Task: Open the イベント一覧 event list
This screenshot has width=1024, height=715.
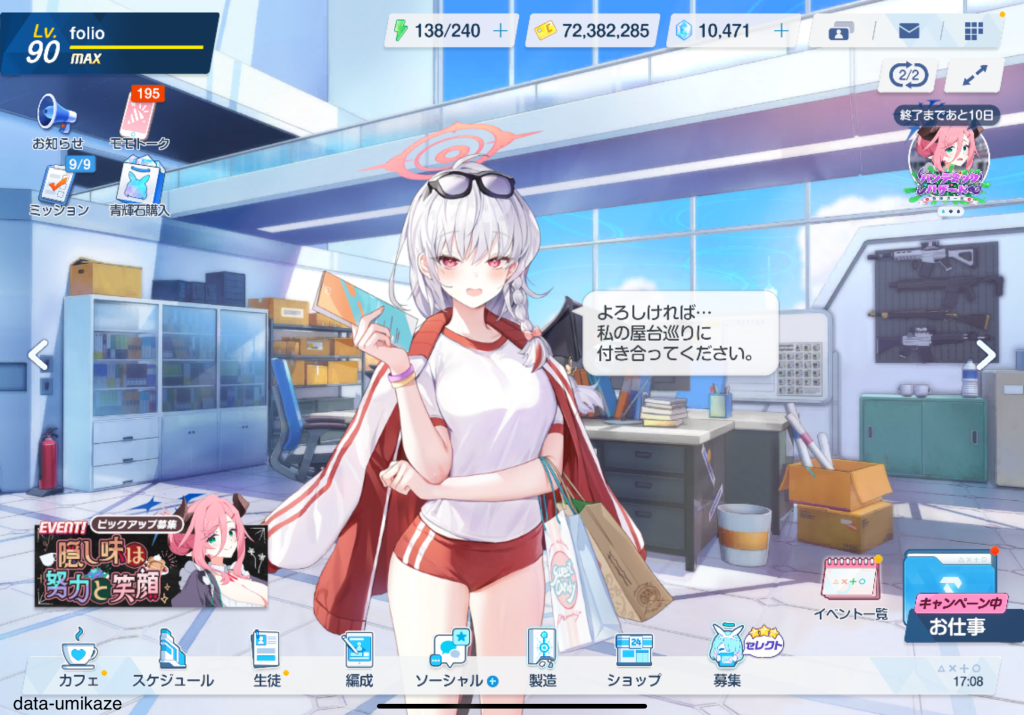Action: coord(850,587)
